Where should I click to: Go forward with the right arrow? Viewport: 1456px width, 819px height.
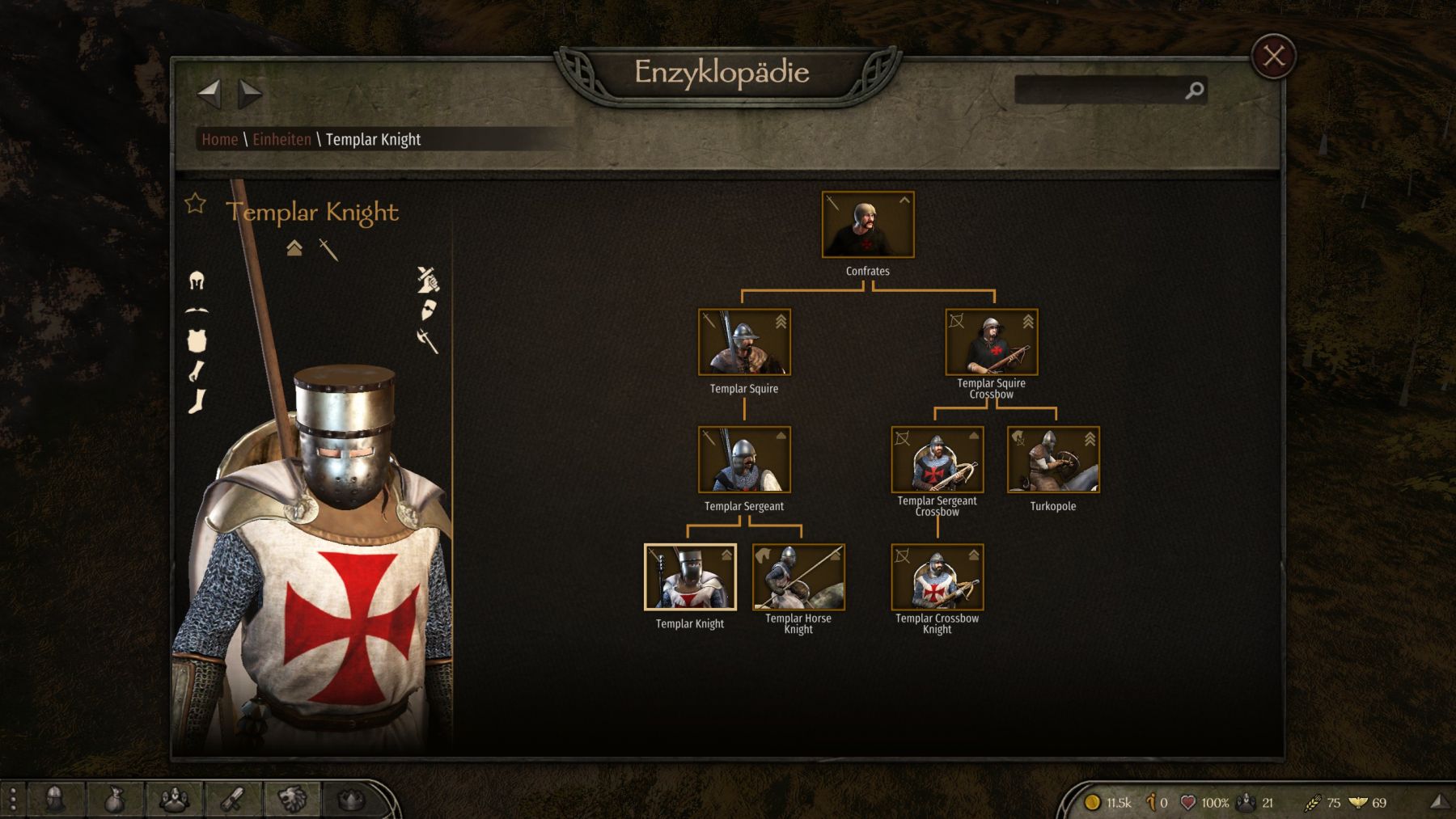coord(250,94)
